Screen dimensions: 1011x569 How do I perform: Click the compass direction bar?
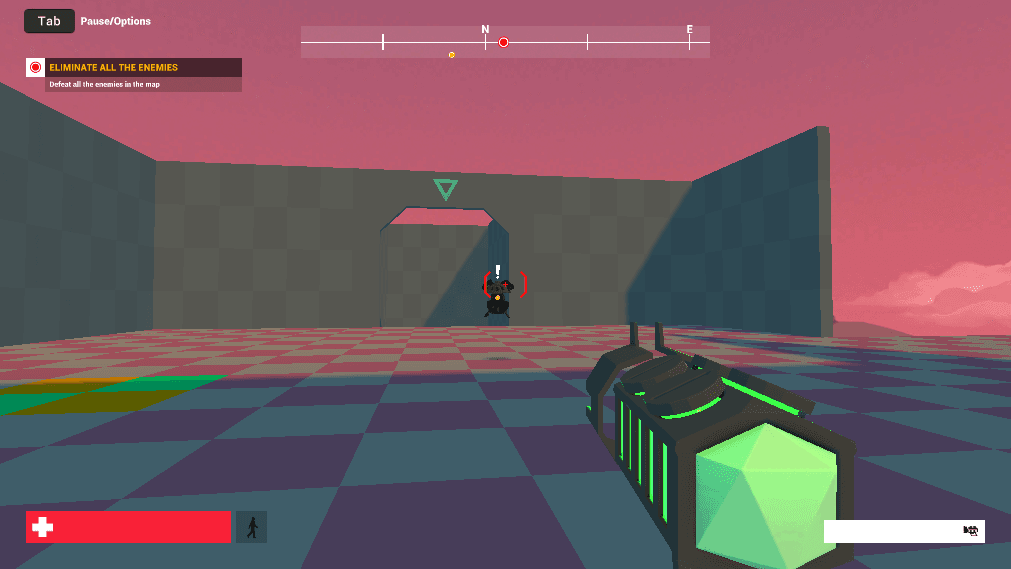[x=600, y=42]
